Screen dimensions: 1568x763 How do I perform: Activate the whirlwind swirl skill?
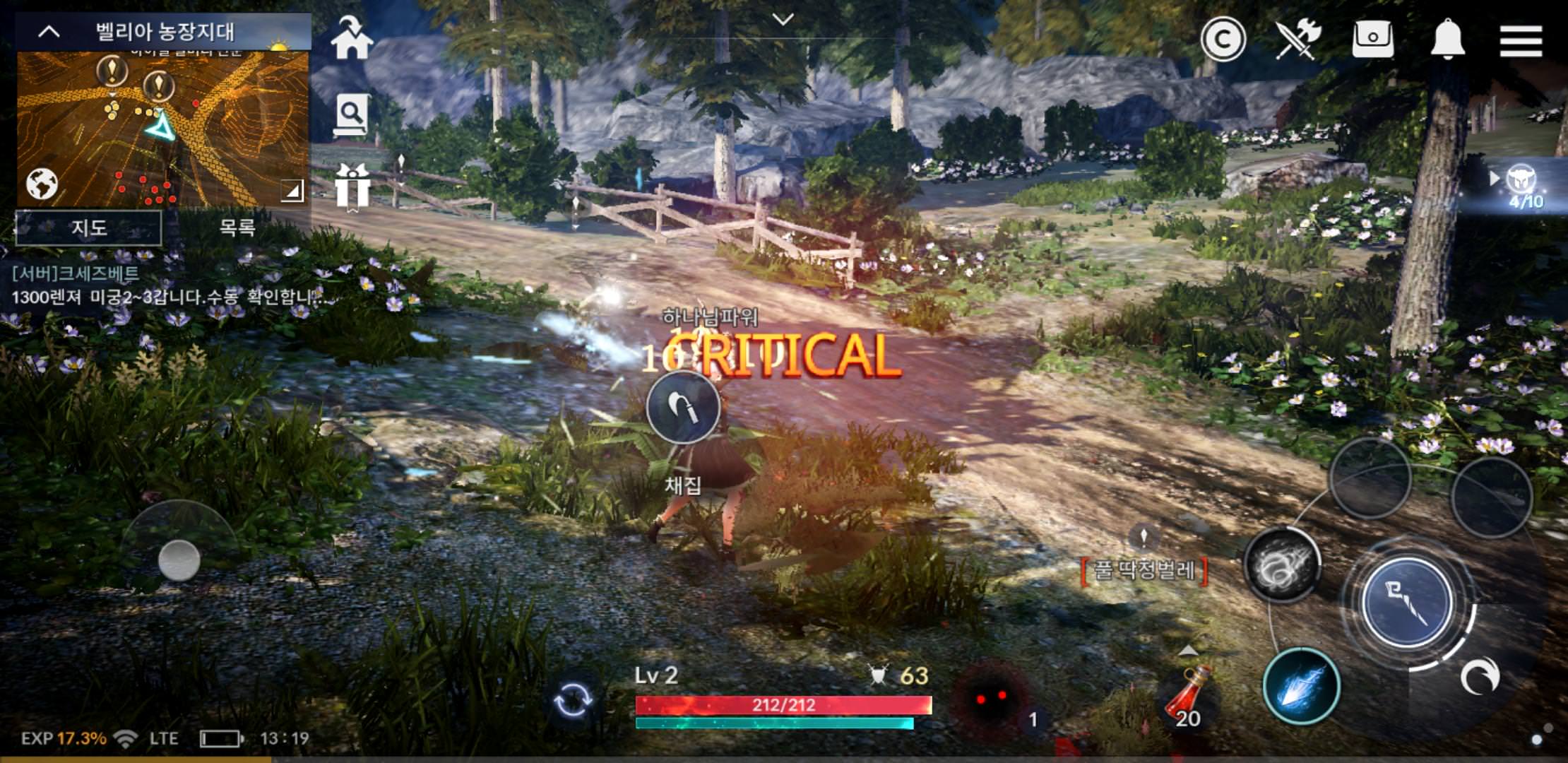(x=1282, y=565)
